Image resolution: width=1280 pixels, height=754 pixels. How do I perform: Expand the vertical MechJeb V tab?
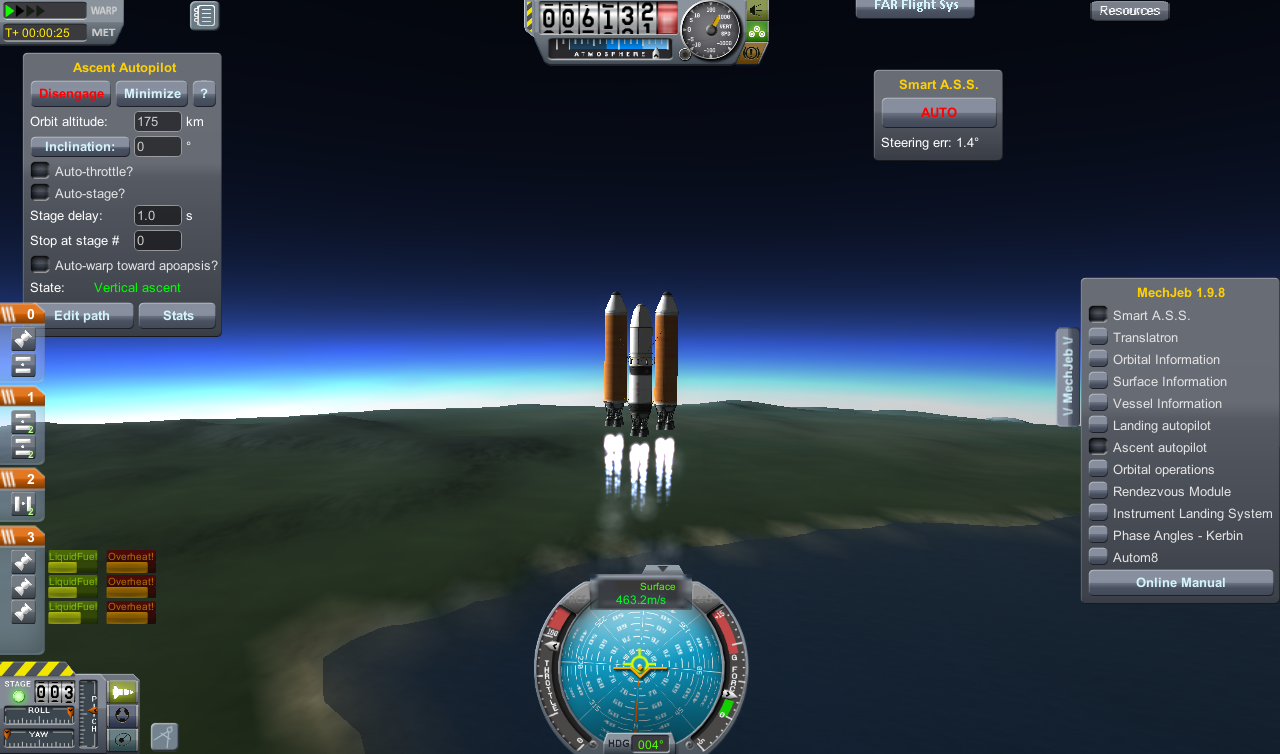pyautogui.click(x=1066, y=375)
